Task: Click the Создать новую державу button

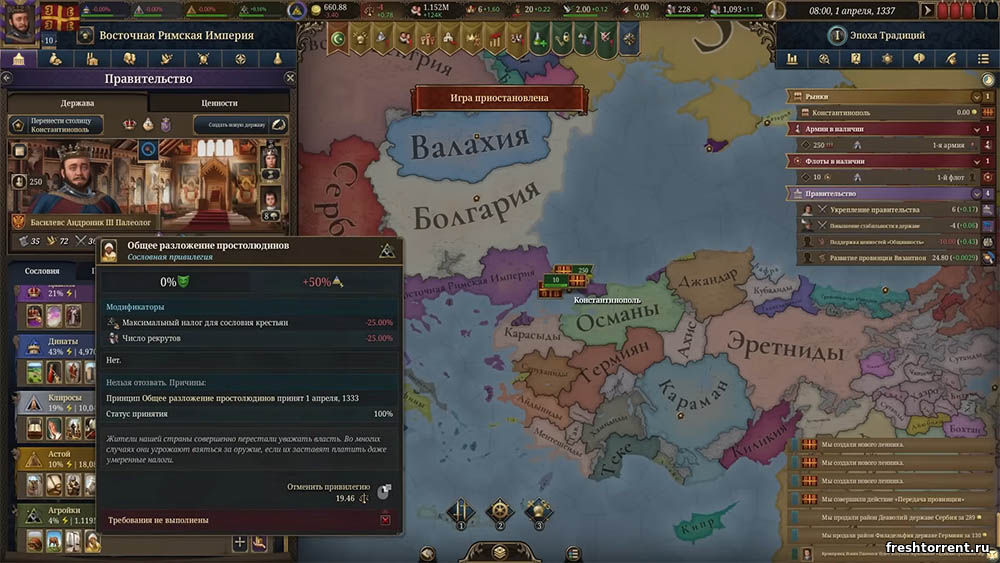Action: point(235,125)
